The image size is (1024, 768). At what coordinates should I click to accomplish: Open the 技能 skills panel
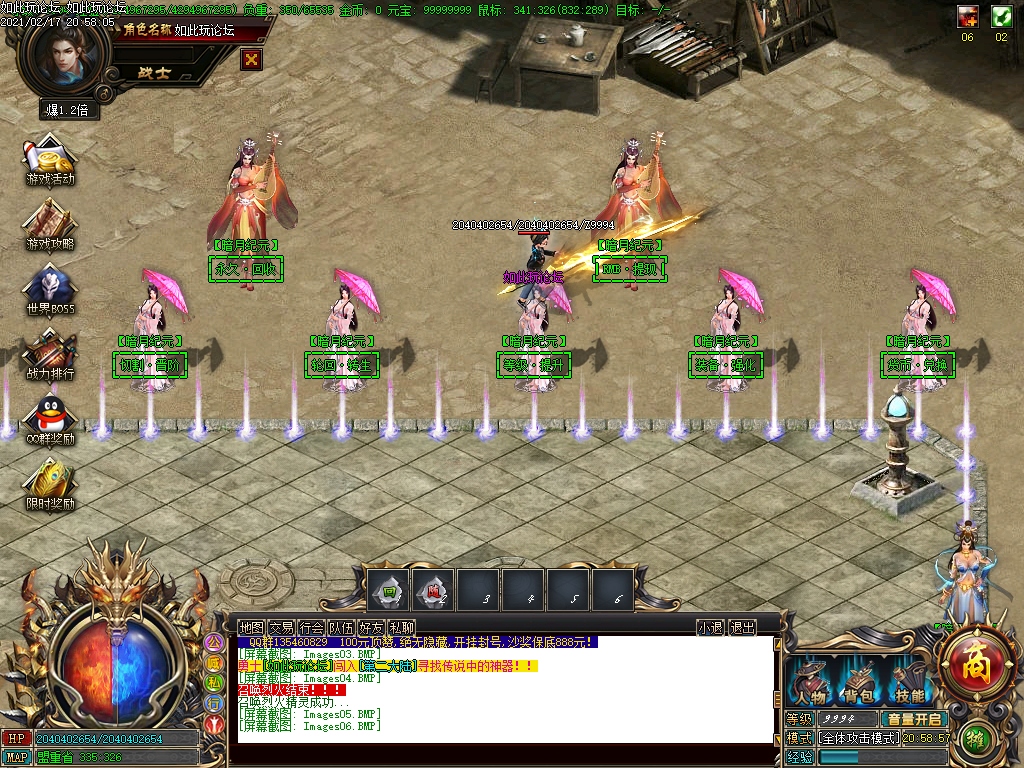(908, 684)
